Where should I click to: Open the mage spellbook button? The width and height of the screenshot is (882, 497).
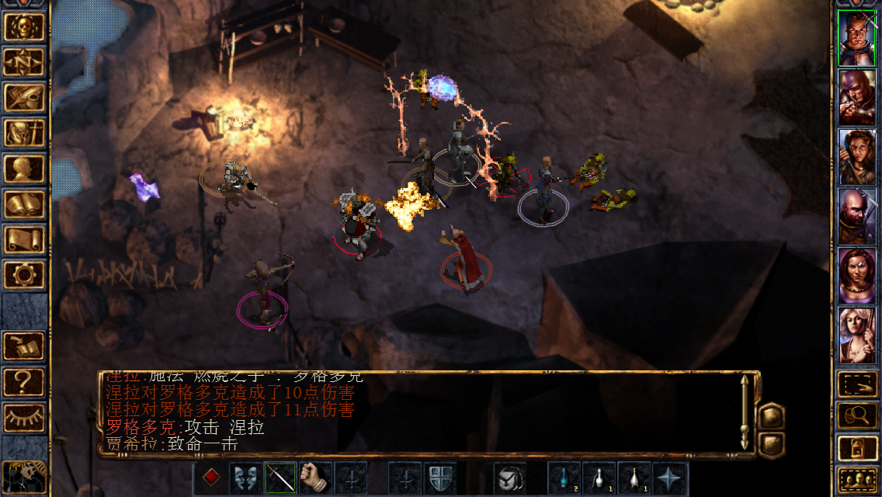point(24,204)
